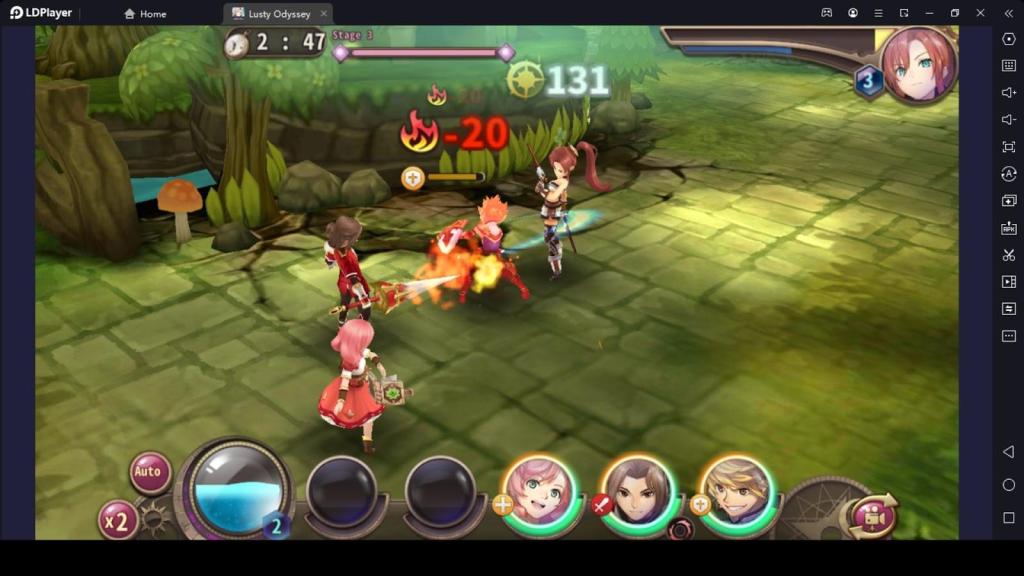
Task: Switch the camera view with the camera button
Action: (x=872, y=516)
